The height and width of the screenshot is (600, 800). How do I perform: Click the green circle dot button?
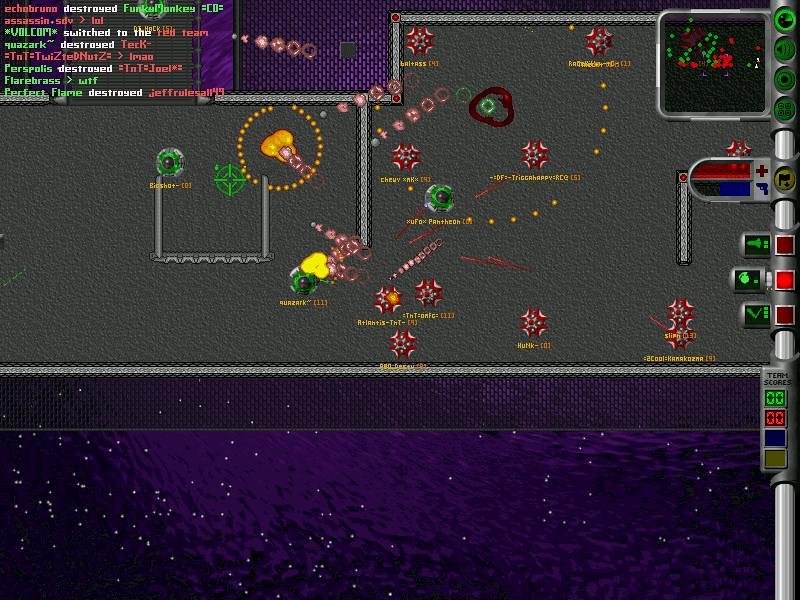tap(786, 79)
